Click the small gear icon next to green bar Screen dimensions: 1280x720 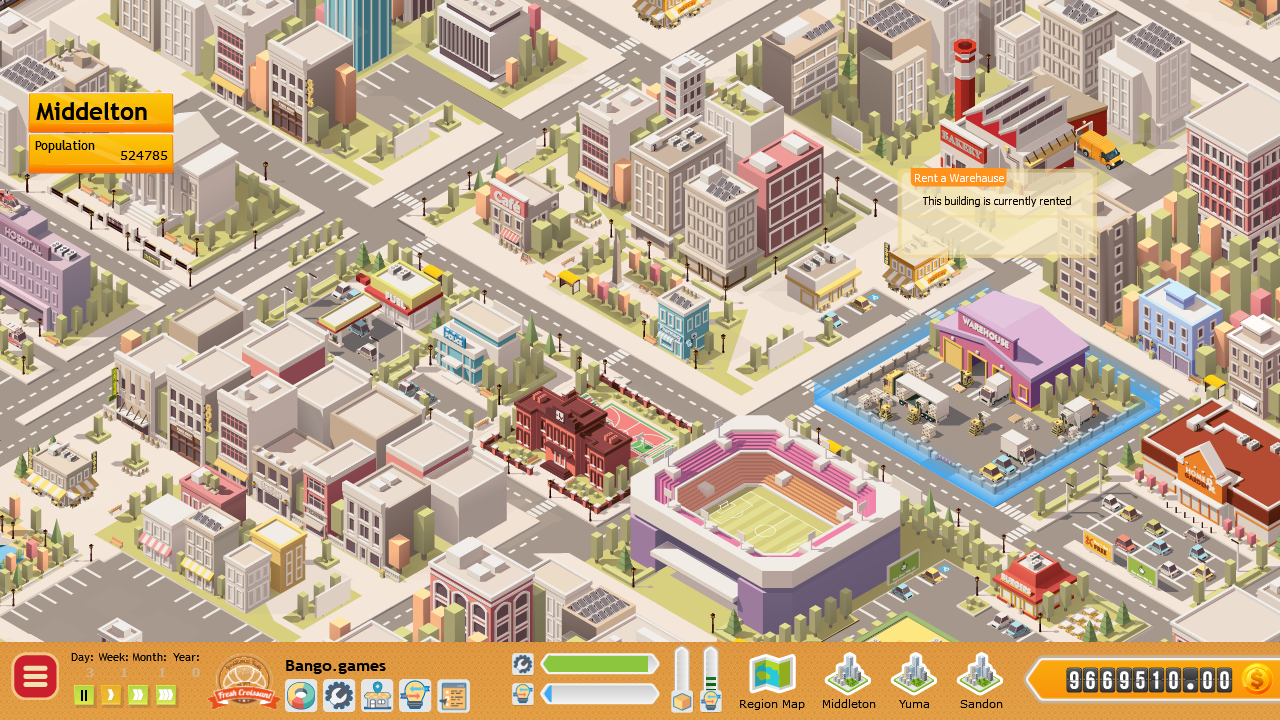point(523,662)
